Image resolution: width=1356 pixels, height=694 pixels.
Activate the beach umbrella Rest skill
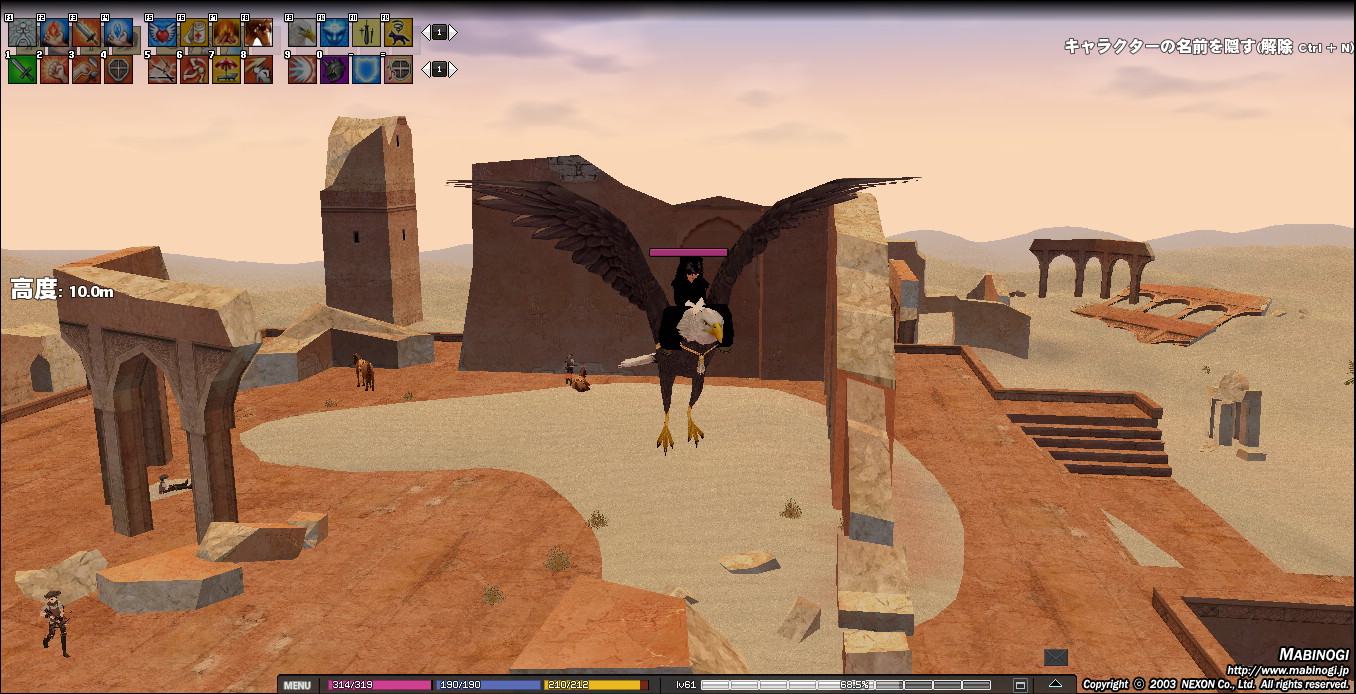226,69
